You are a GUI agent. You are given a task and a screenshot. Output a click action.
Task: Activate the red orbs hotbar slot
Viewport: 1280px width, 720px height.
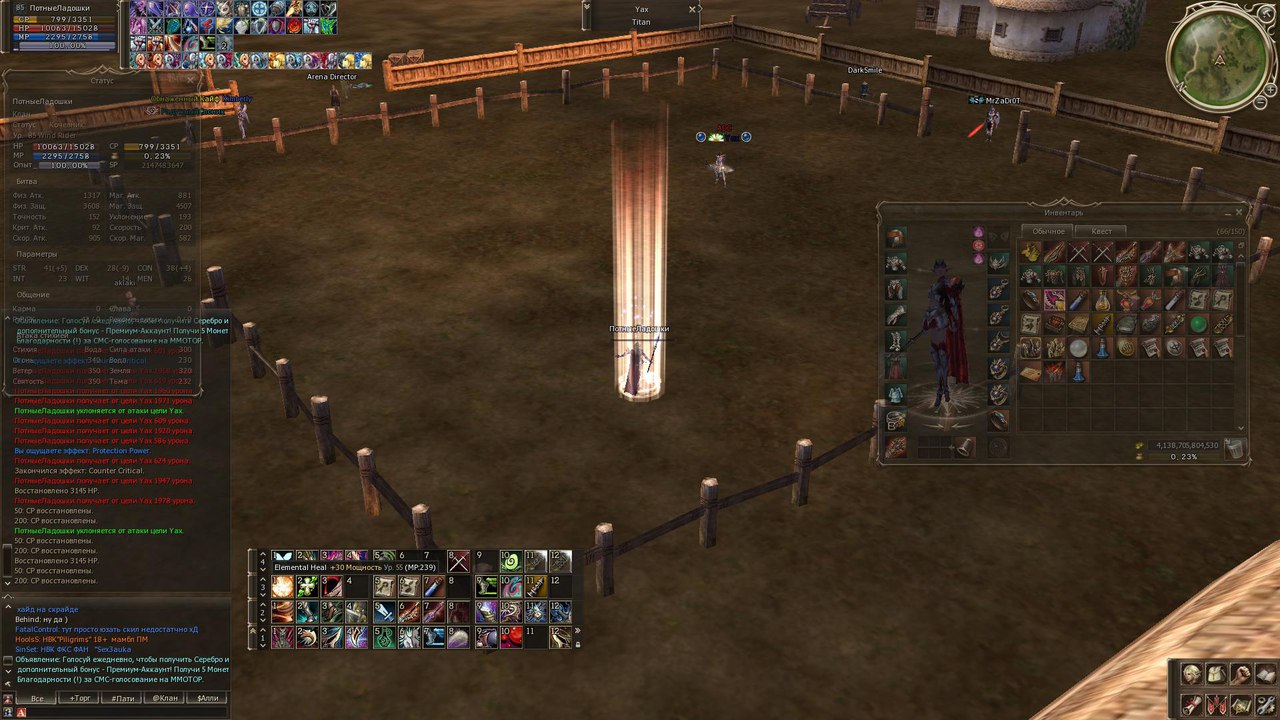tap(510, 637)
